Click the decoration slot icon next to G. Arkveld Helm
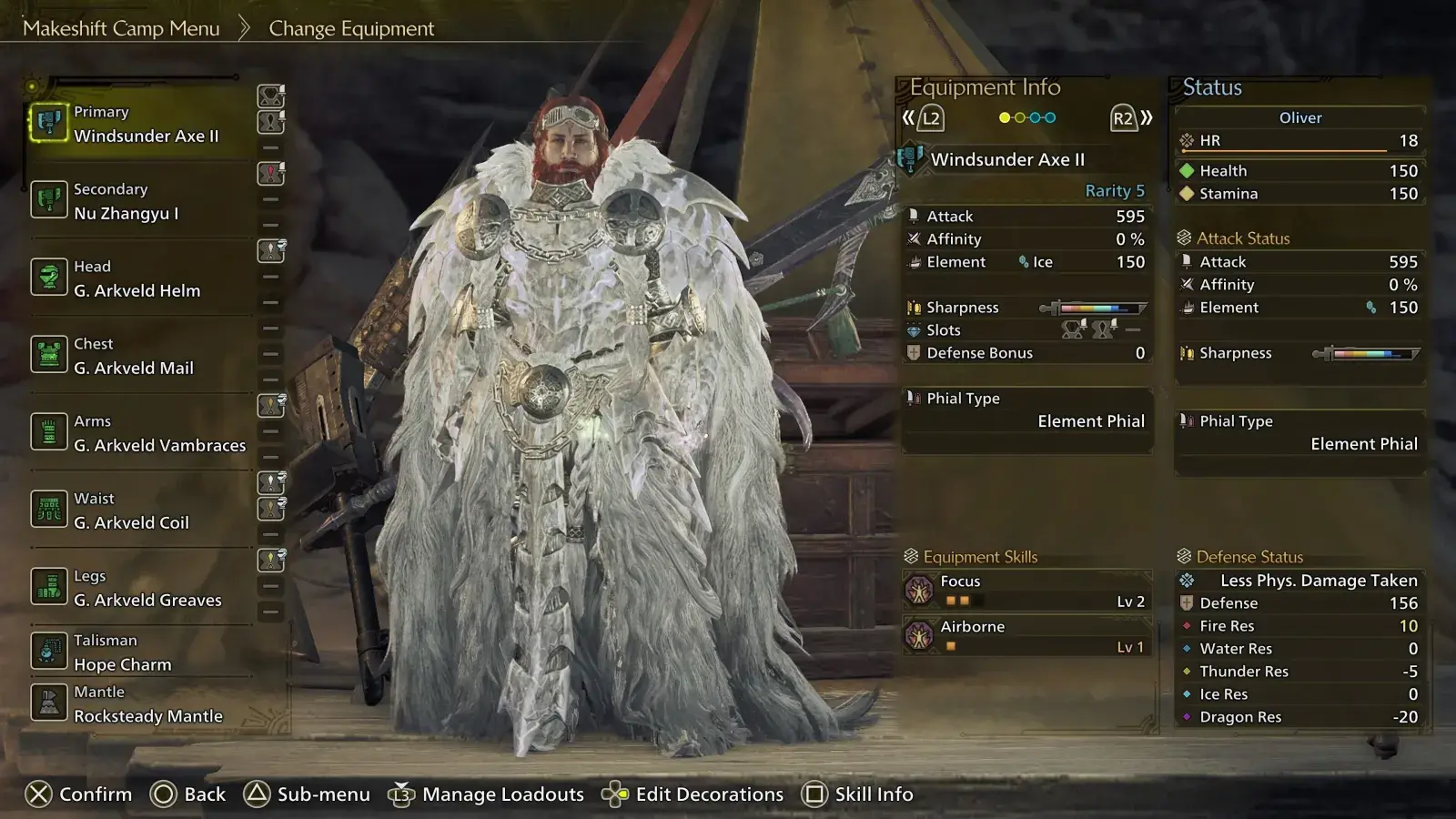1456x819 pixels. (269, 252)
